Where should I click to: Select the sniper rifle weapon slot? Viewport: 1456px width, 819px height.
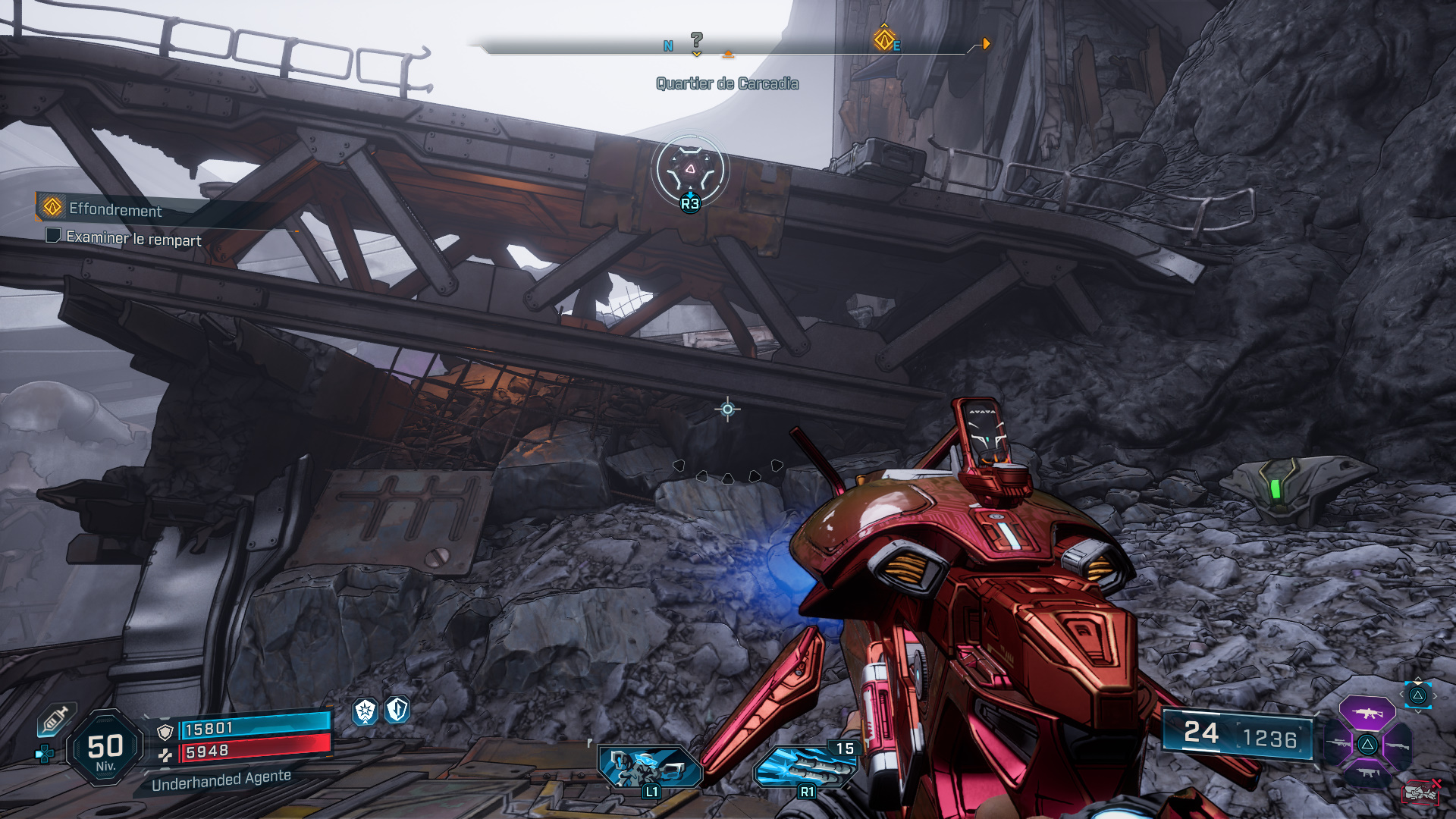coord(1337,742)
